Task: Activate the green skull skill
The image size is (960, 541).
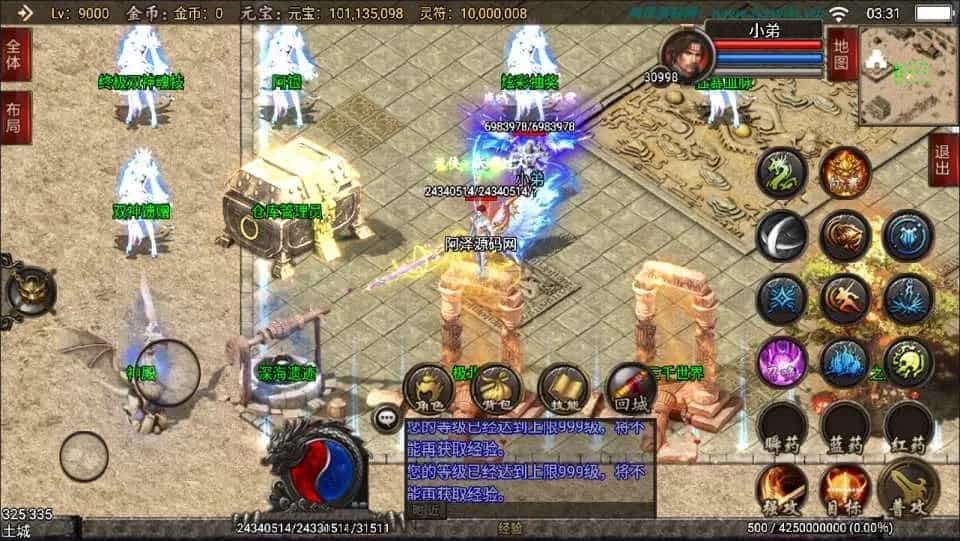Action: click(908, 361)
